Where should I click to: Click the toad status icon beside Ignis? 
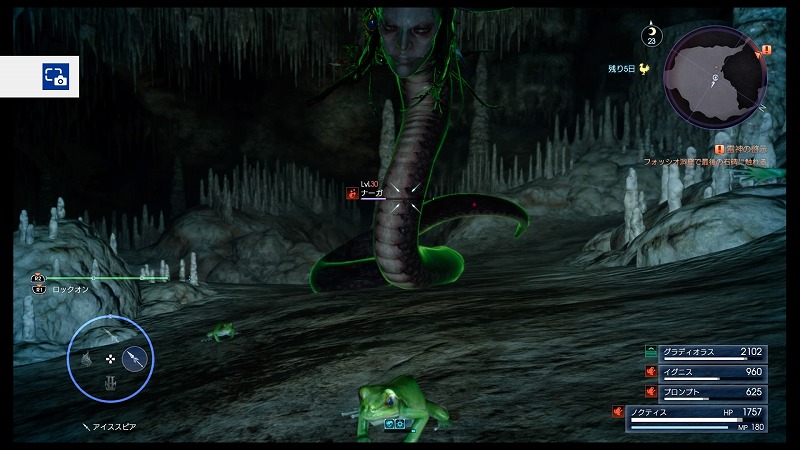click(x=651, y=372)
